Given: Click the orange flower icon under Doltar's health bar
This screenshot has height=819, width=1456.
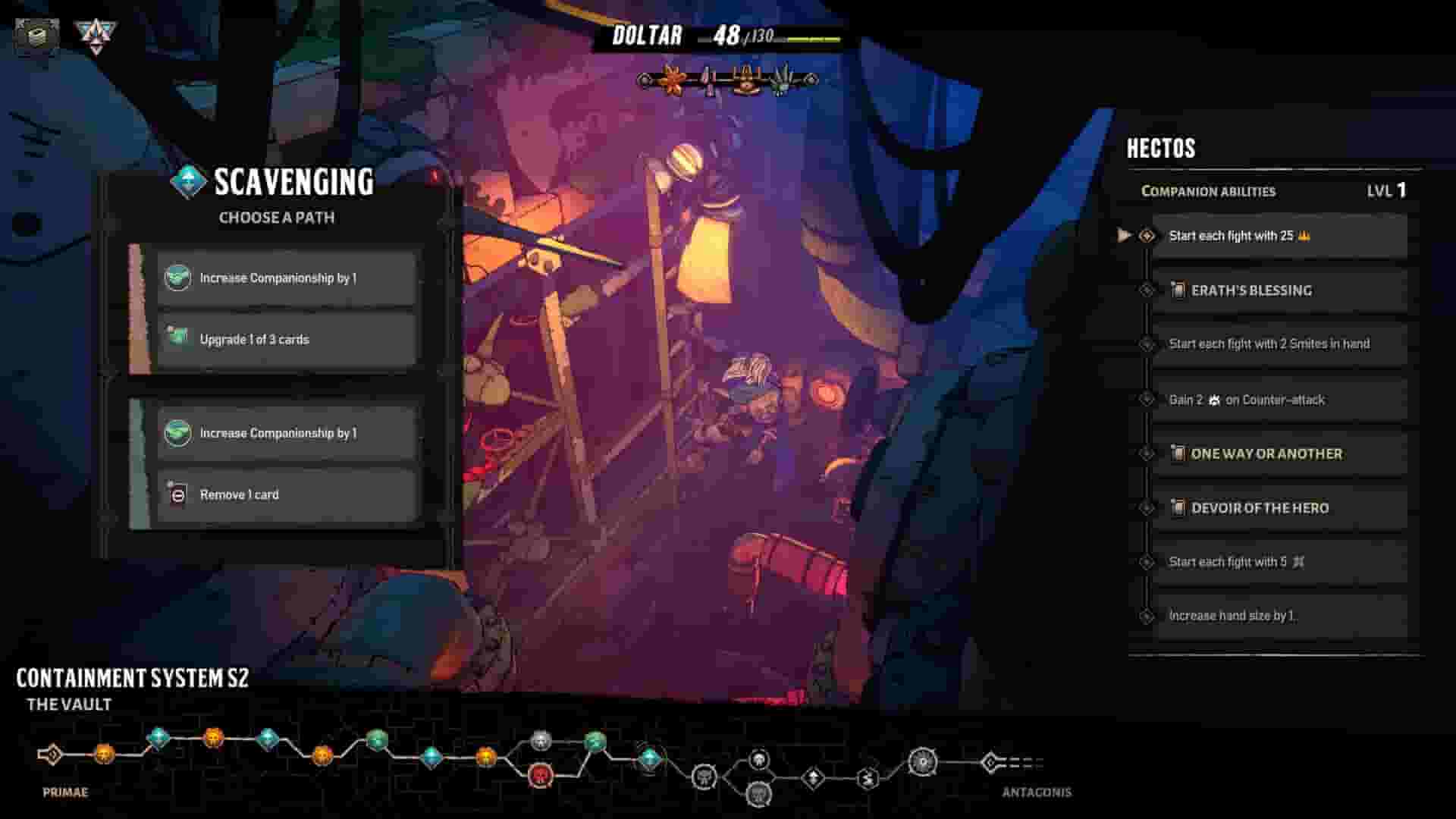Looking at the screenshot, I should click(674, 79).
